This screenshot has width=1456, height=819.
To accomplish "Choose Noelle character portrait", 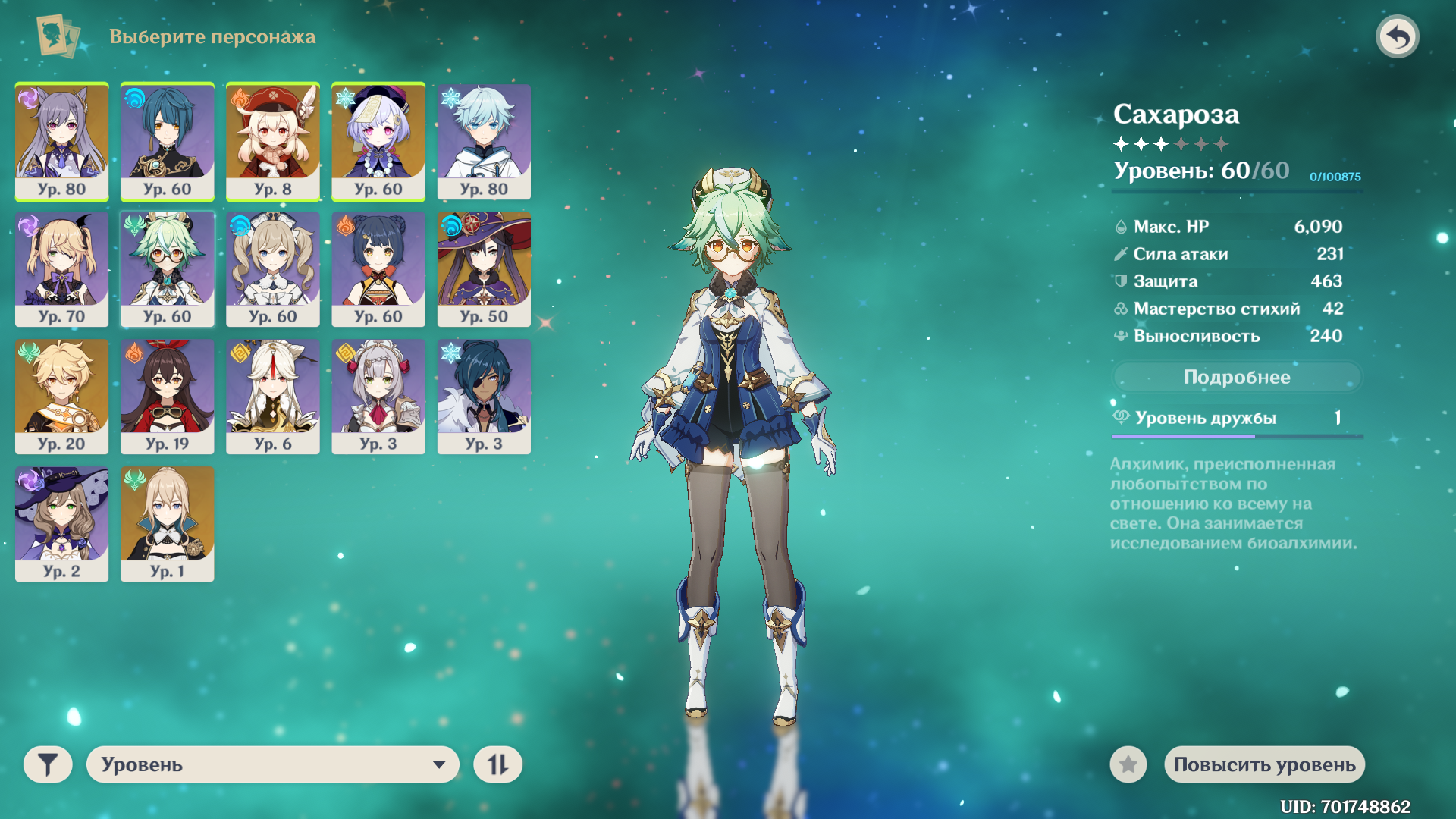I will pyautogui.click(x=378, y=397).
